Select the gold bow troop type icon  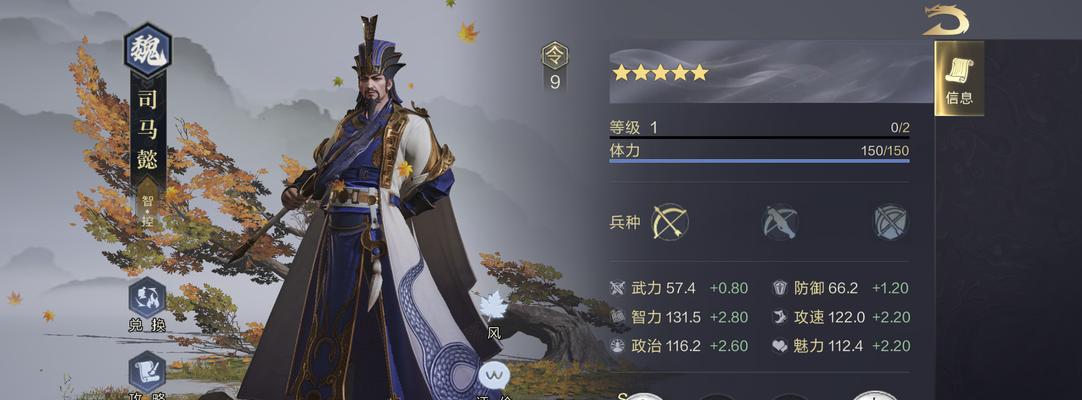(x=670, y=222)
